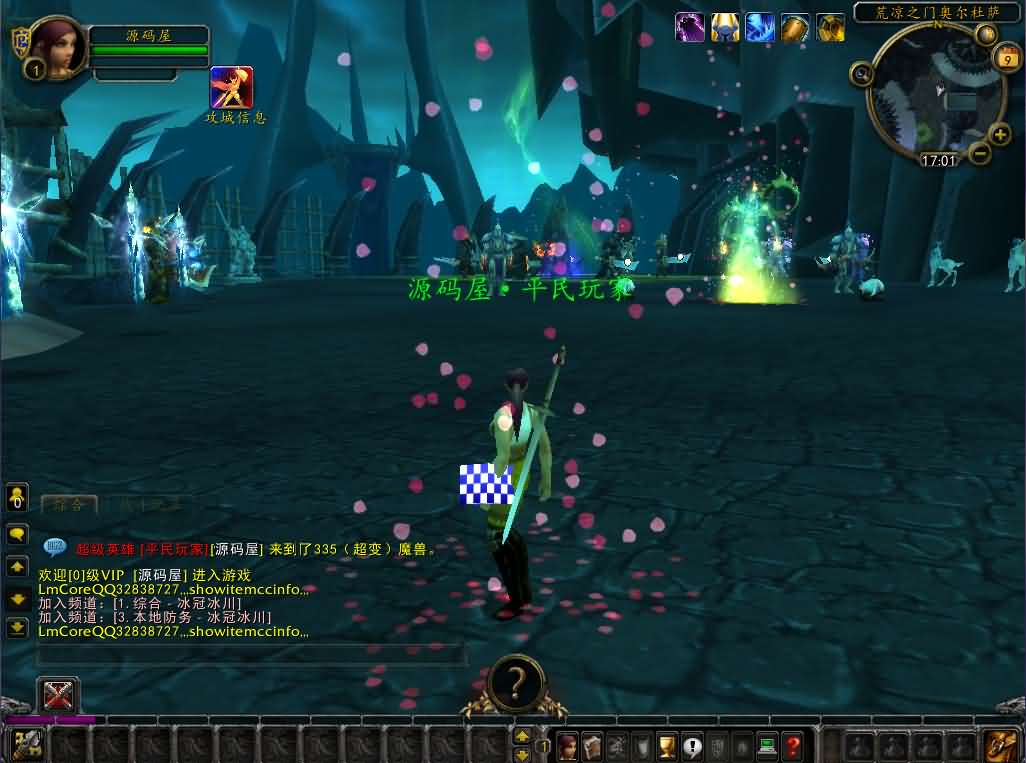Open the game menu computer icon
This screenshot has height=763, width=1026.
(767, 745)
